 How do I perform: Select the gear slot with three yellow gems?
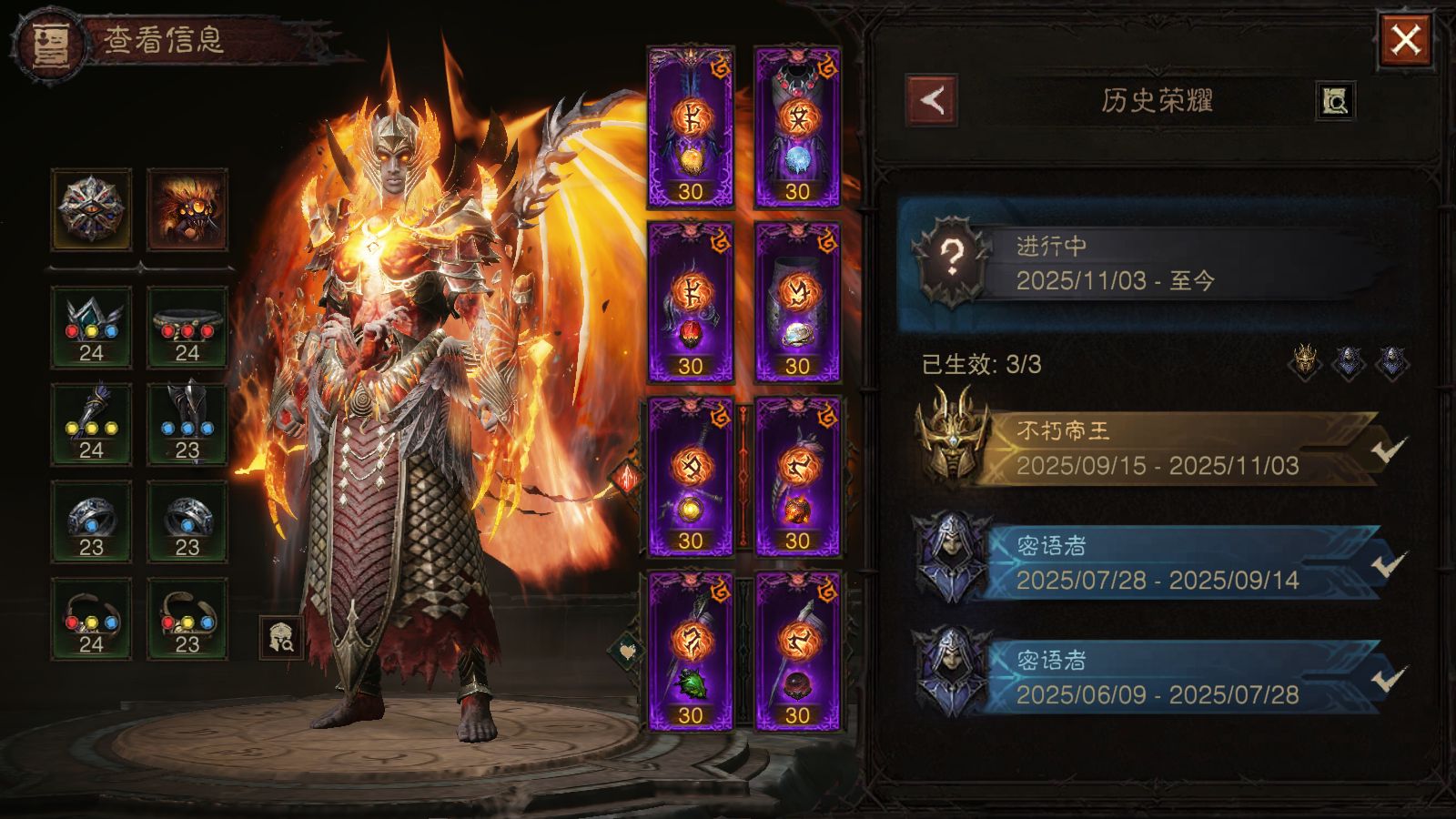[91, 425]
